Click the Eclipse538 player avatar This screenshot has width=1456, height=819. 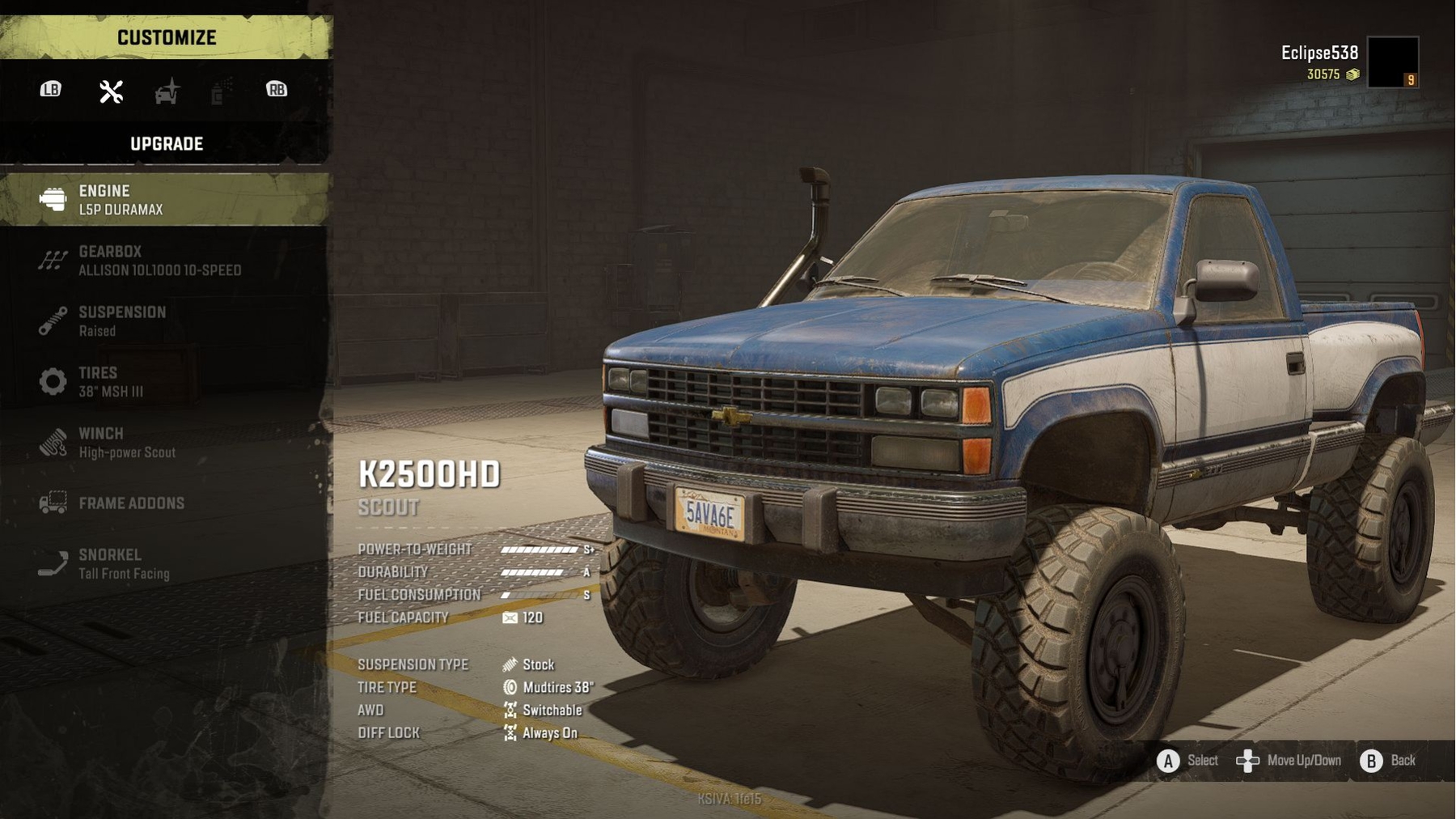pyautogui.click(x=1392, y=62)
